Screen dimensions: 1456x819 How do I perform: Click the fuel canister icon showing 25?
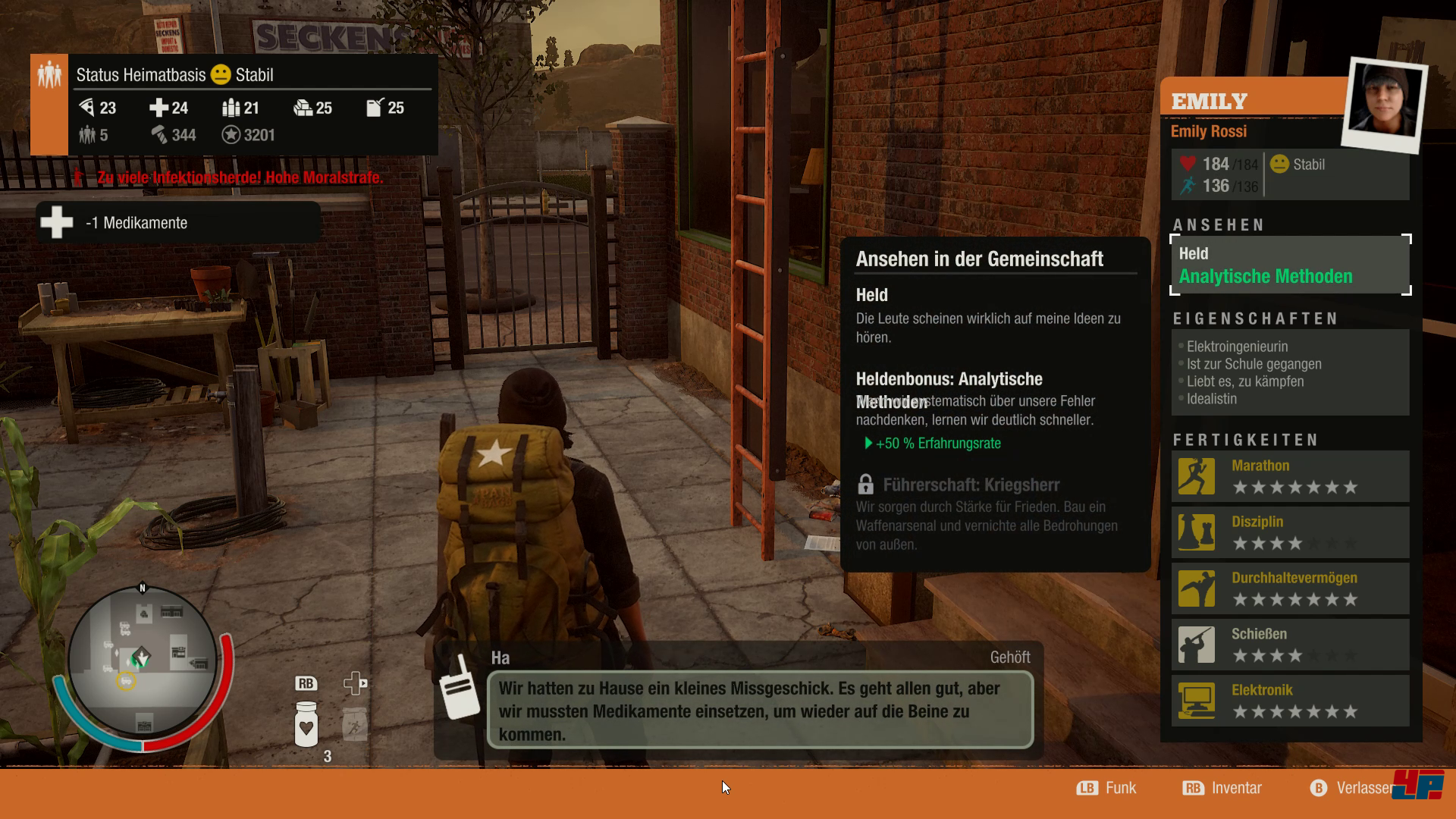[x=374, y=108]
